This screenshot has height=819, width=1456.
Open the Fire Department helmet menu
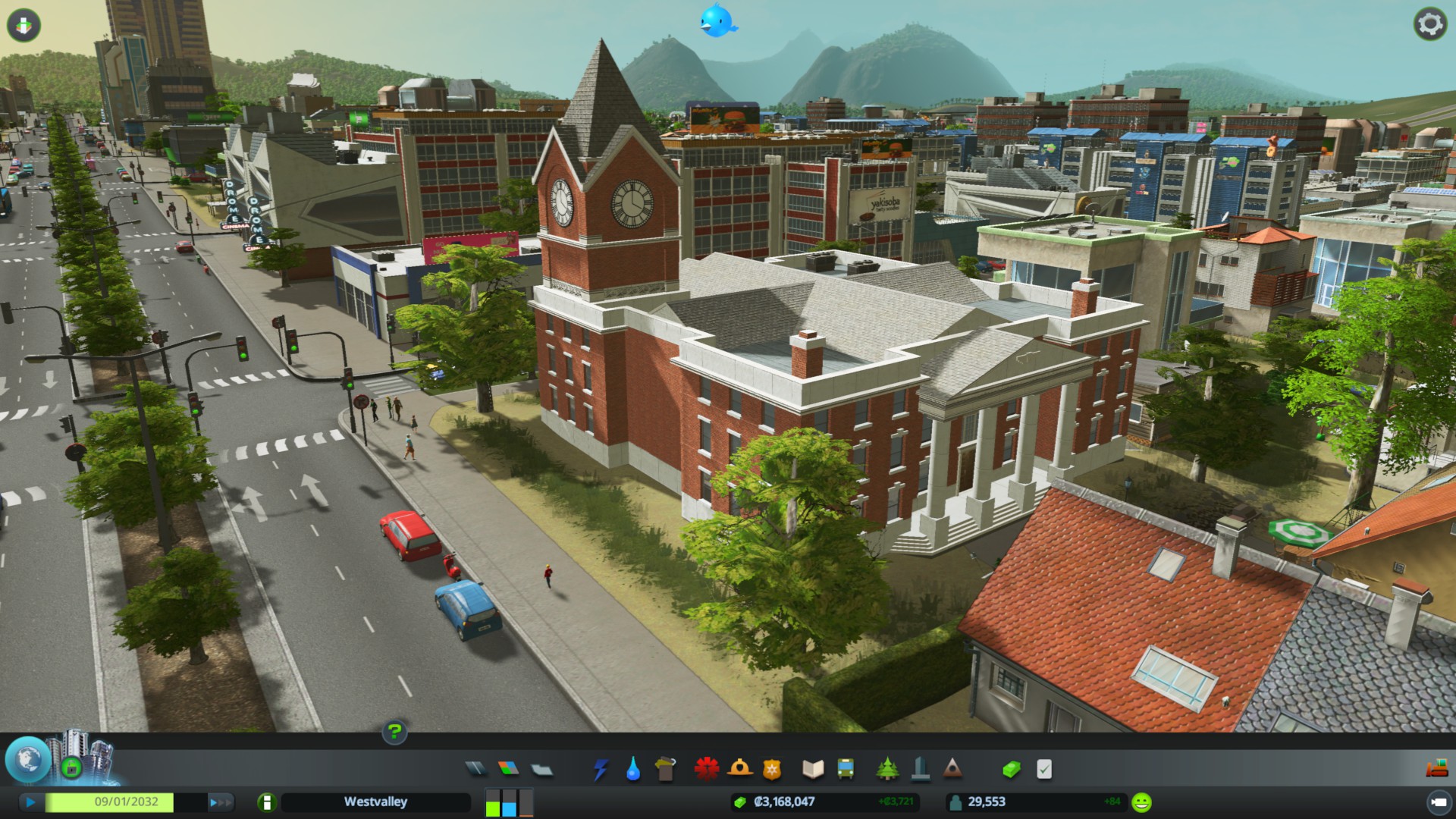739,769
